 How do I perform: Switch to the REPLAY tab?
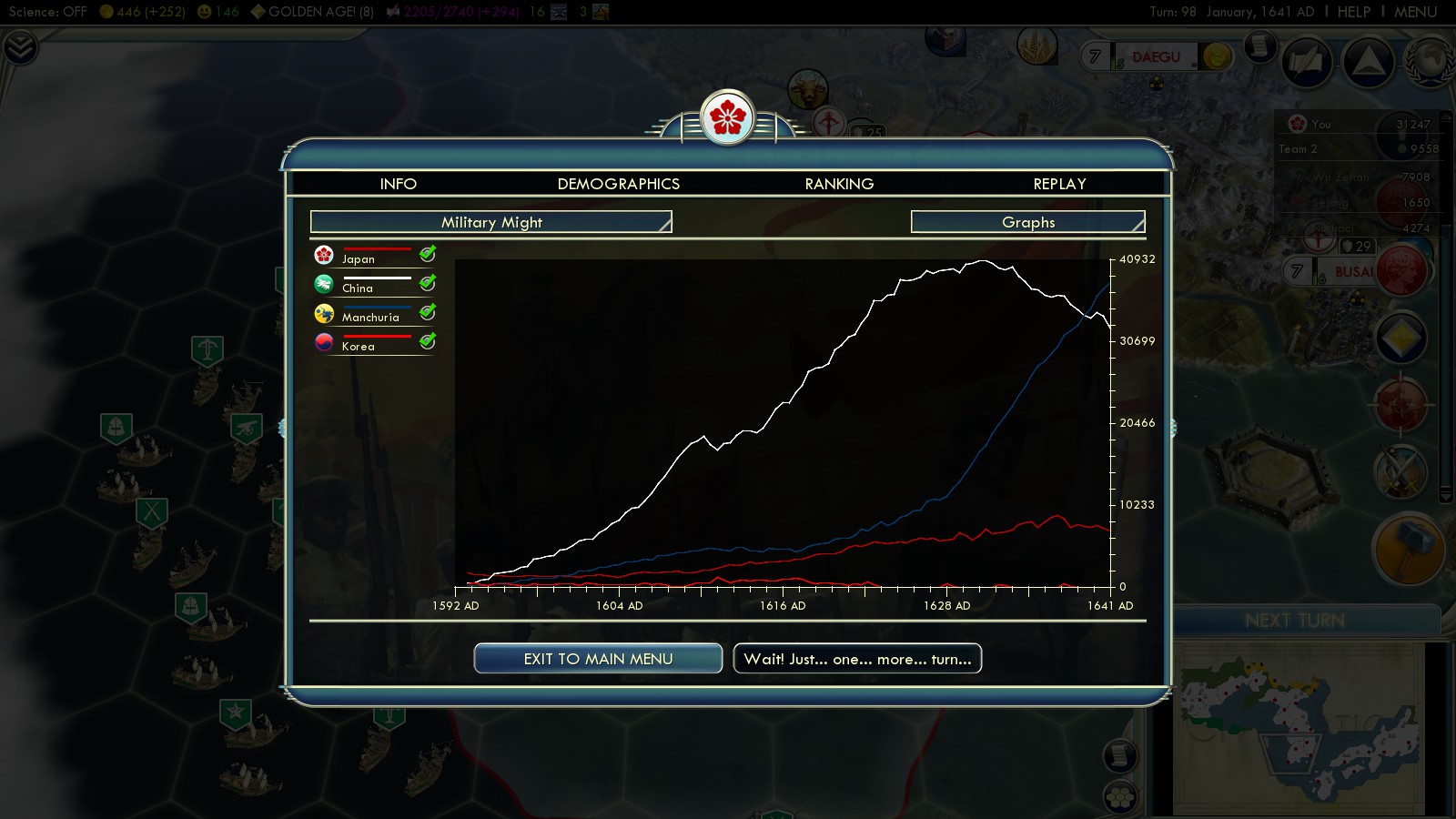click(1059, 184)
